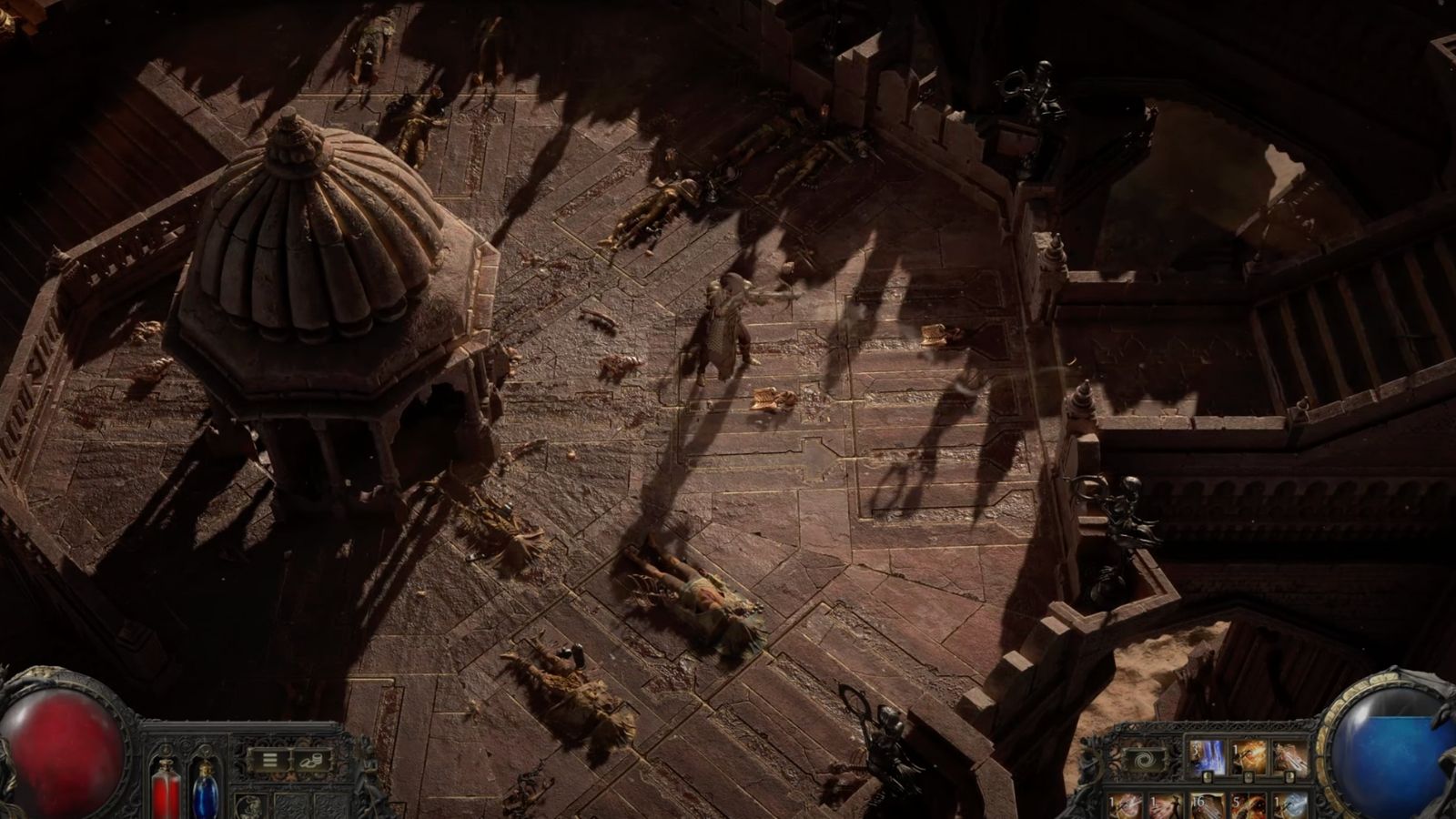Activate the frost skill in the bottom row
The width and height of the screenshot is (1456, 819).
pos(1289,805)
